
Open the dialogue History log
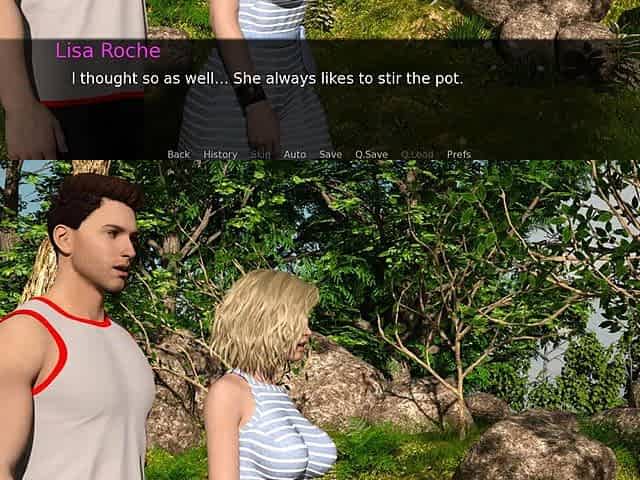pos(220,155)
